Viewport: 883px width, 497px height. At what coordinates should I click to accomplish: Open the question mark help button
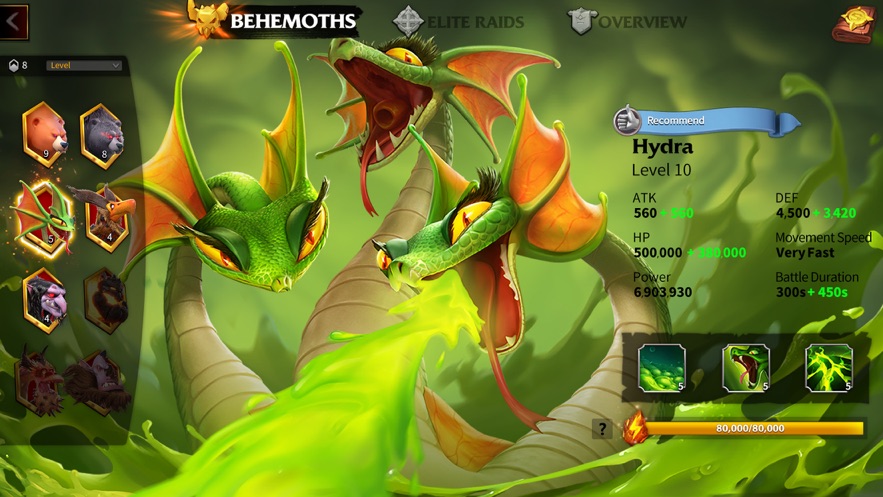tap(602, 429)
